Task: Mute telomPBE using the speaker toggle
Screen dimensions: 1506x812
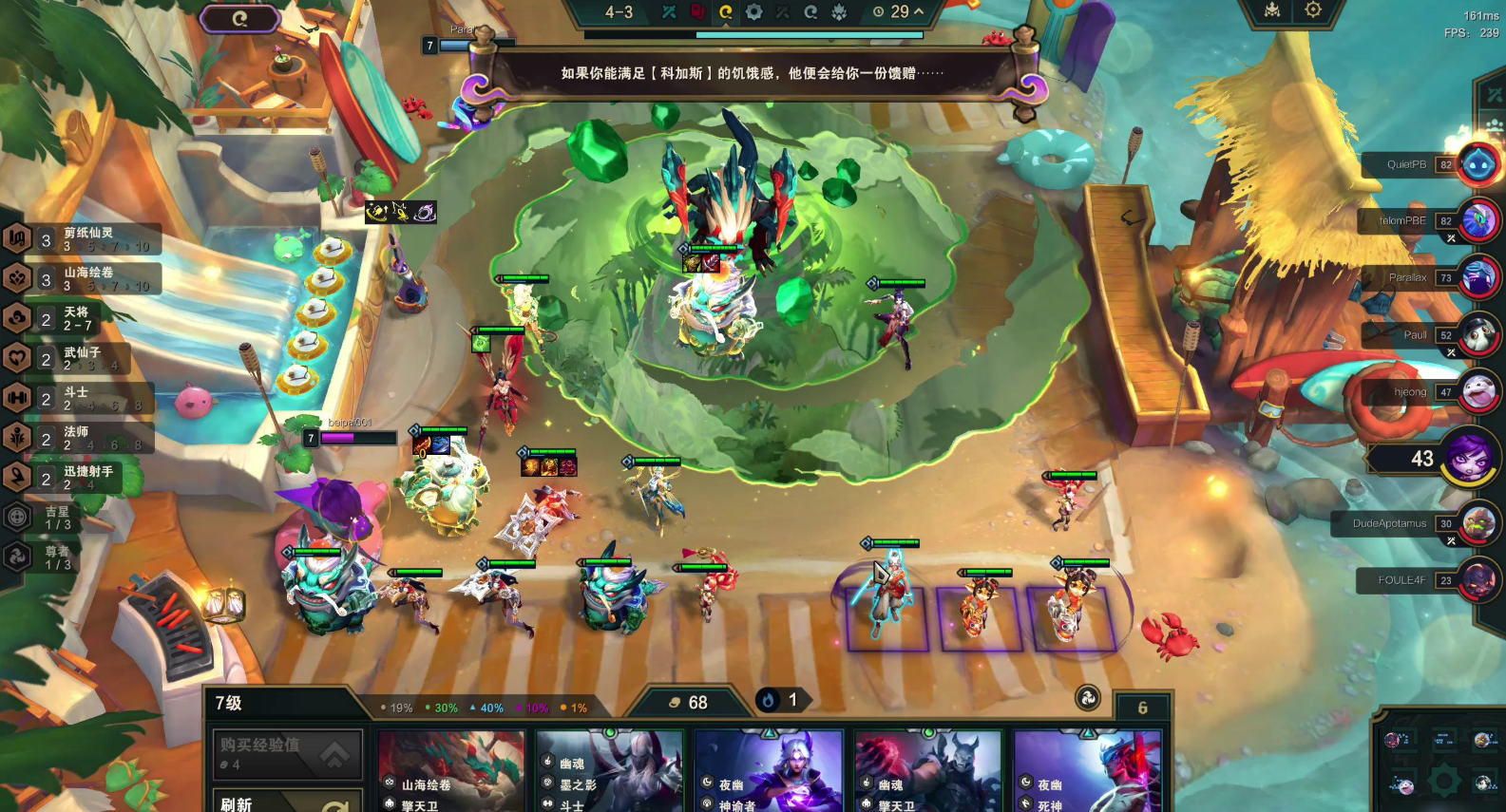Action: 1451,238
